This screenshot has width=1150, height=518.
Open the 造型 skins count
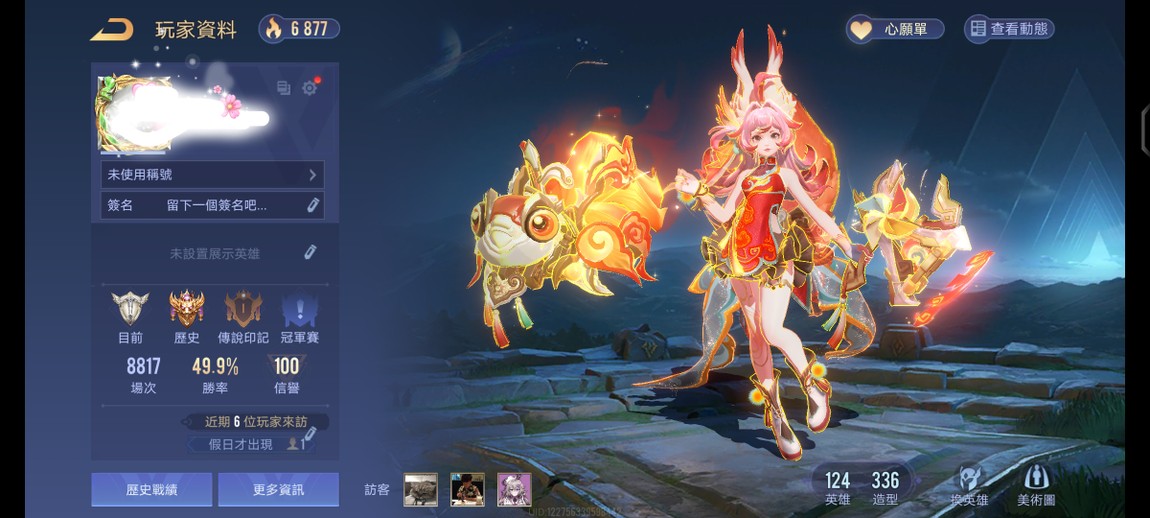(885, 487)
